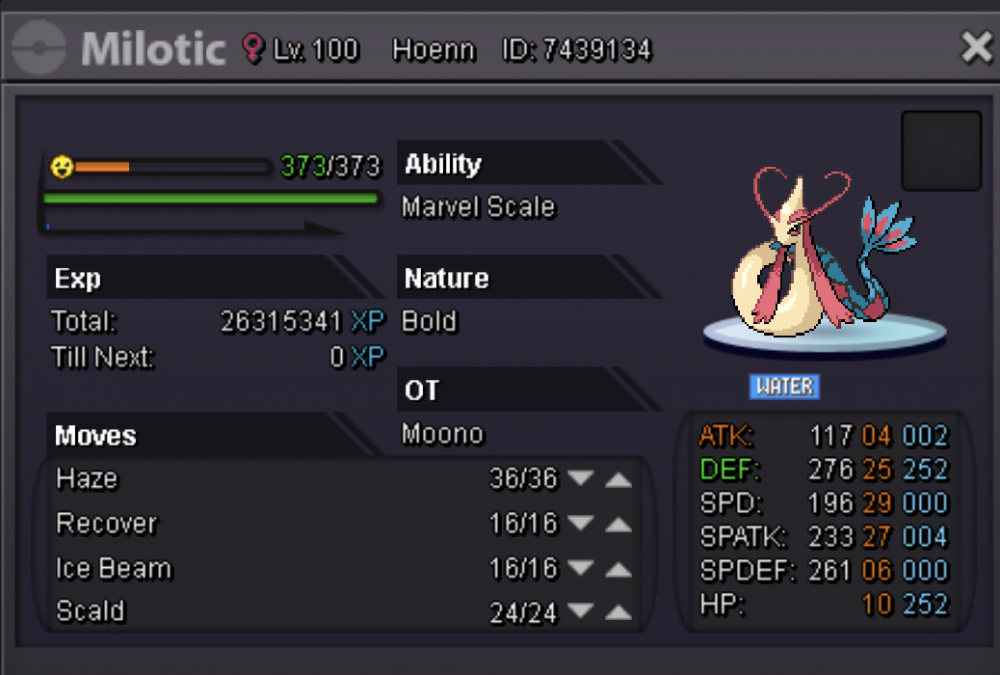Image resolution: width=1000 pixels, height=675 pixels.
Task: Move Ice Beam down in the move list
Action: [581, 569]
